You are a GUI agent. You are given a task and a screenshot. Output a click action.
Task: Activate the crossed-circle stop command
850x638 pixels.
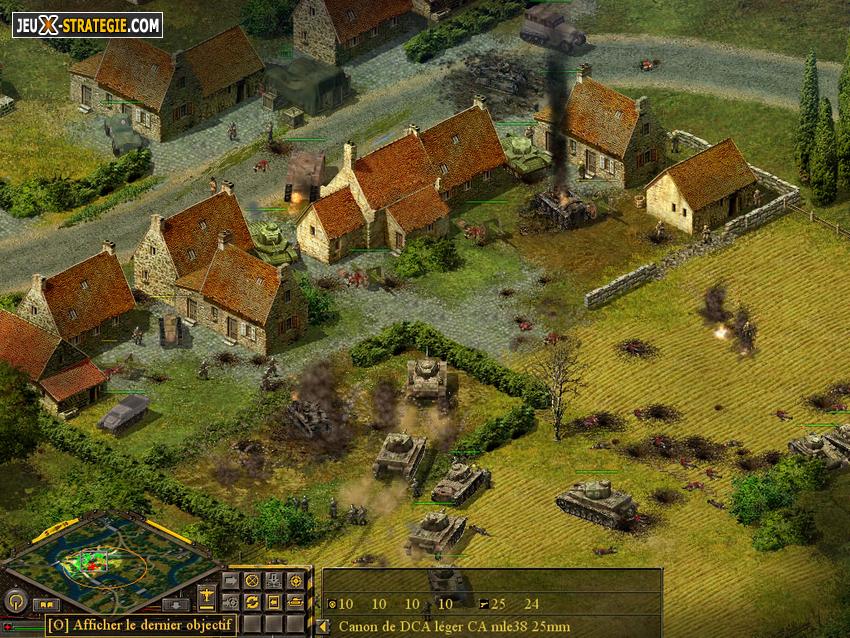[x=252, y=580]
